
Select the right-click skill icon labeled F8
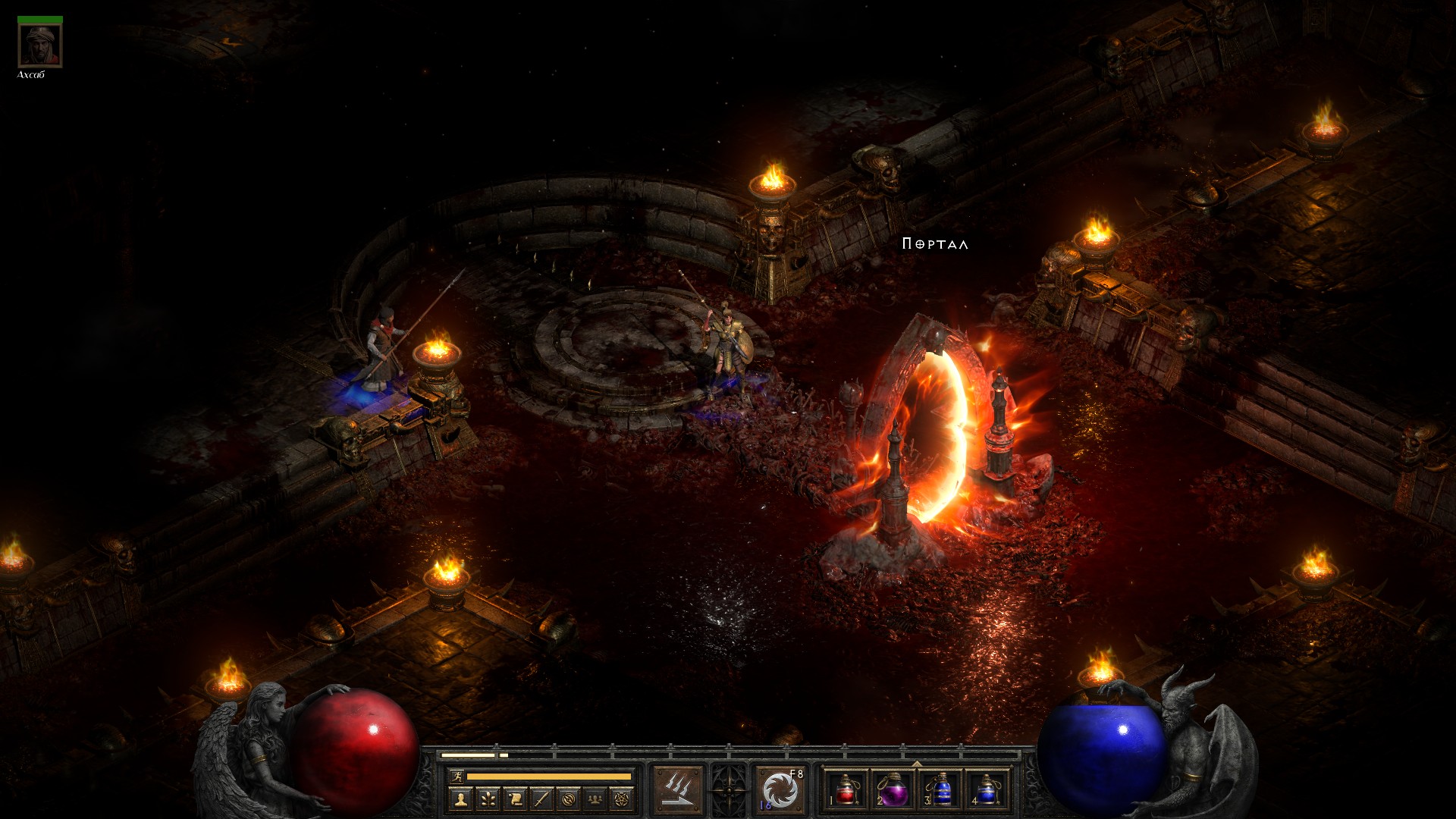coord(780,790)
